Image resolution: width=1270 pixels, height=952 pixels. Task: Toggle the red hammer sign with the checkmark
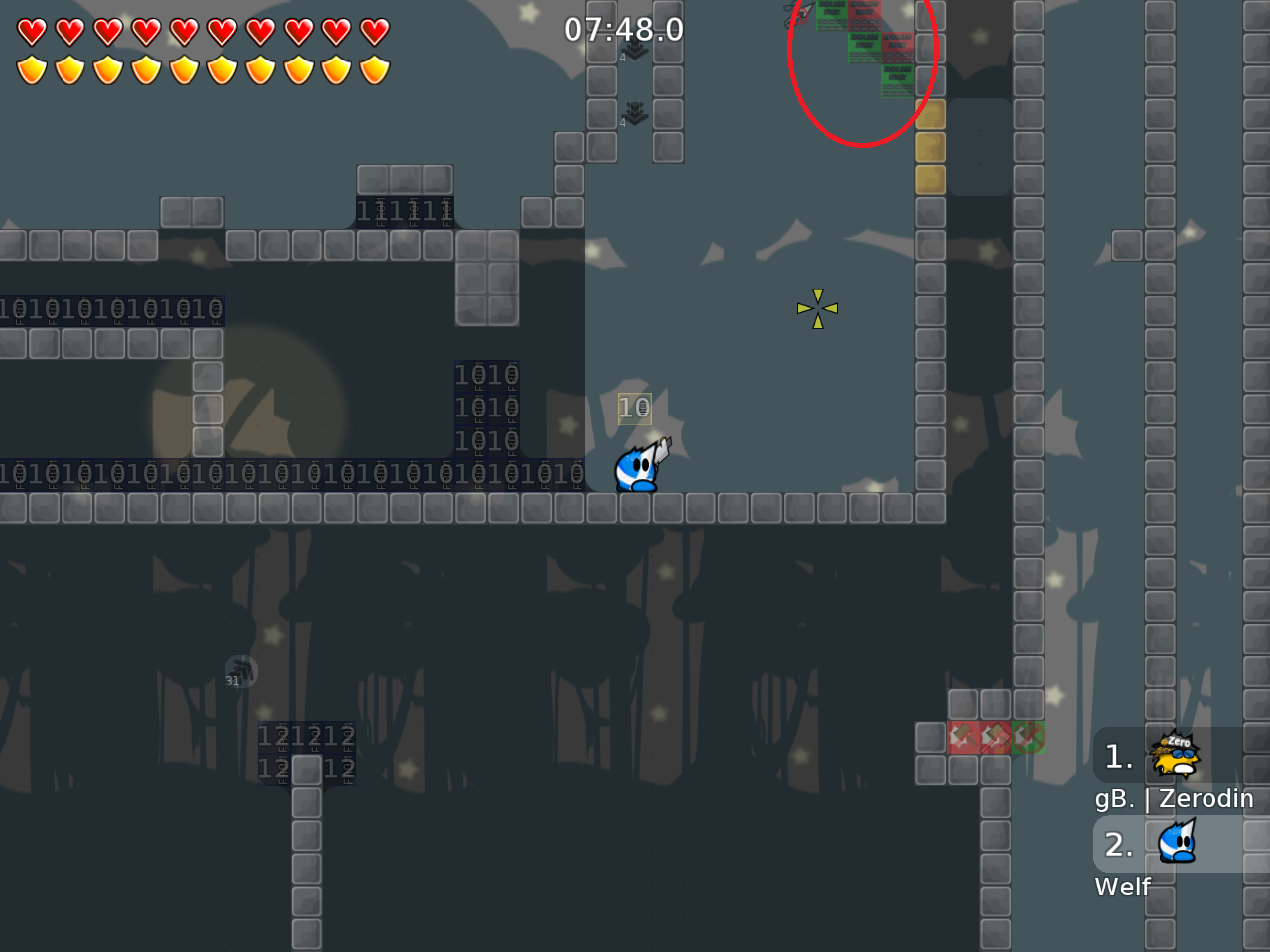point(993,737)
